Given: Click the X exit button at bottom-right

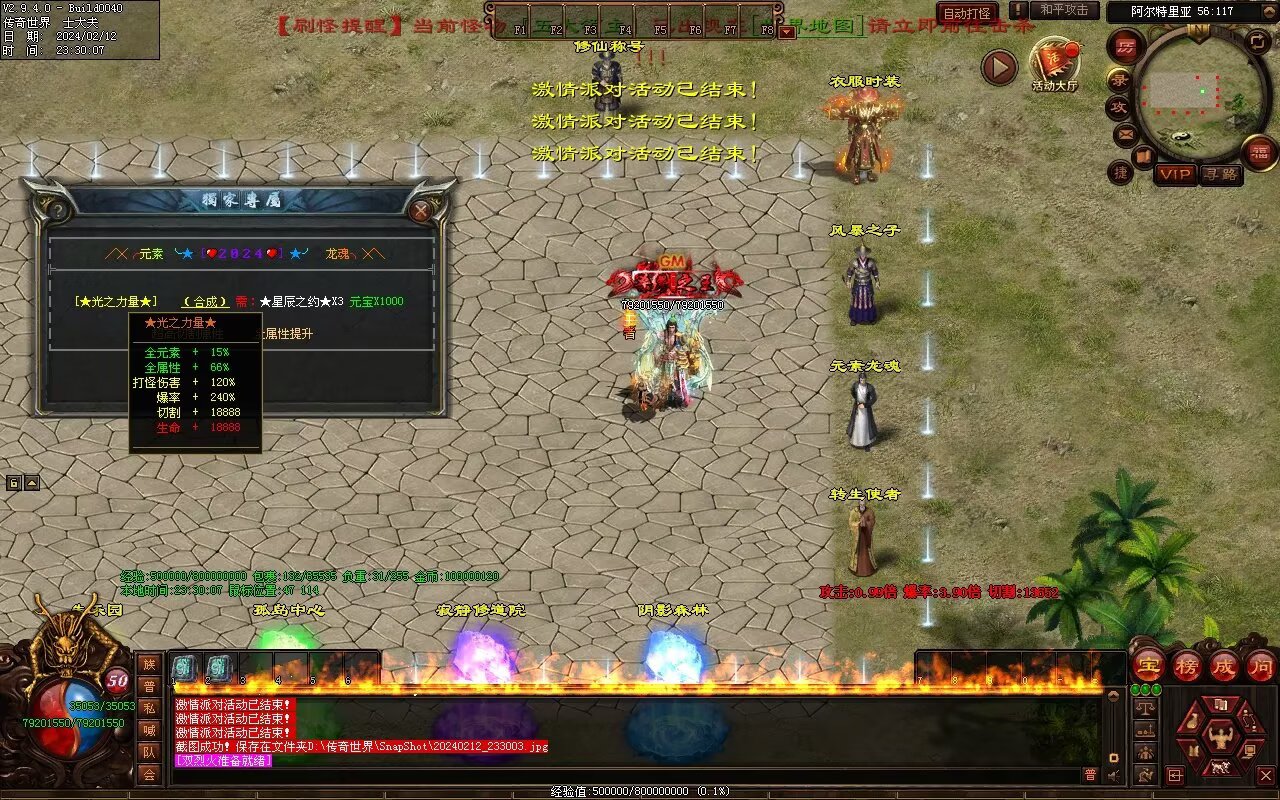Looking at the screenshot, I should [1265, 775].
